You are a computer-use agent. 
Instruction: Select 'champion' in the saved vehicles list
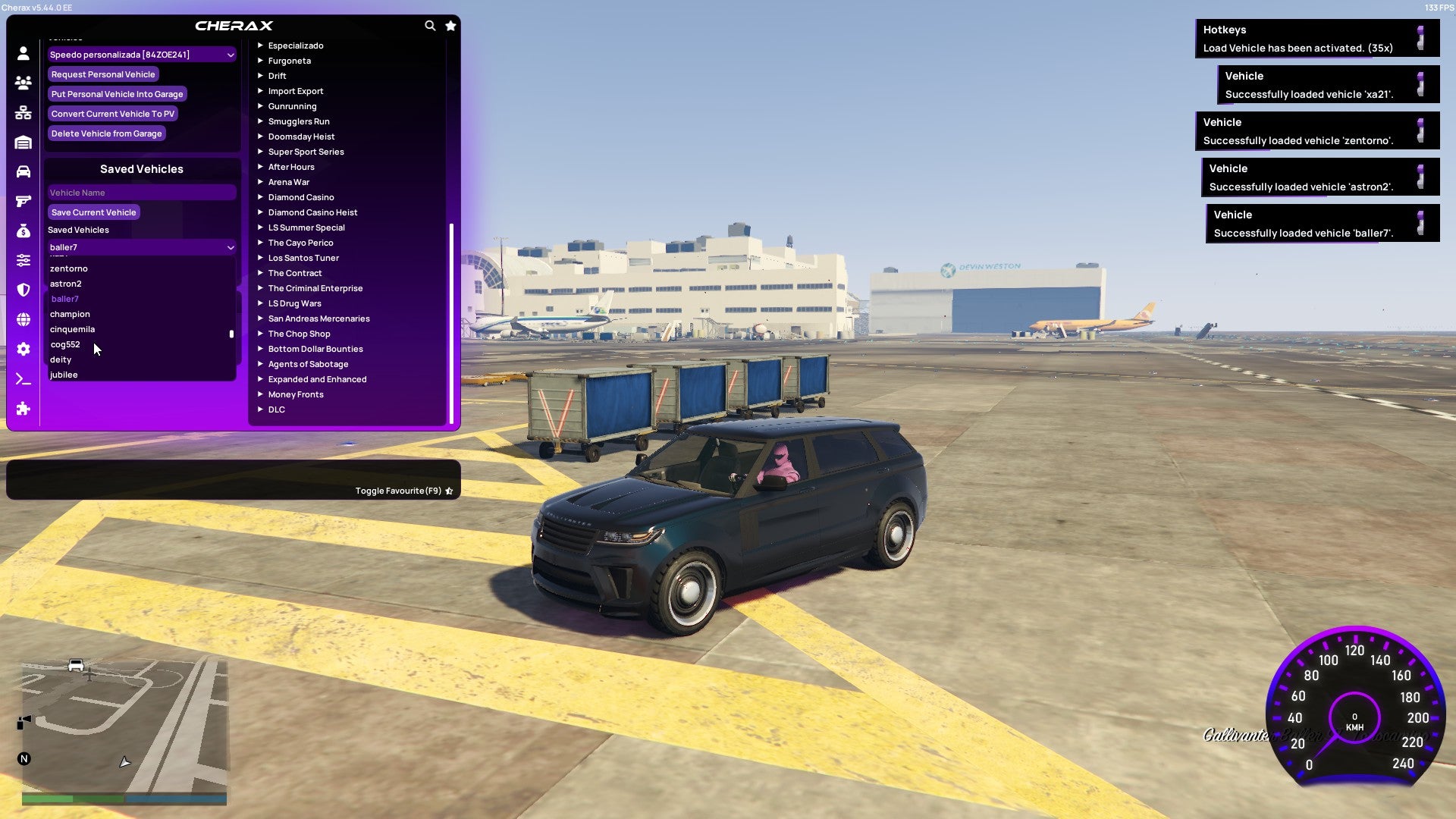click(x=71, y=314)
